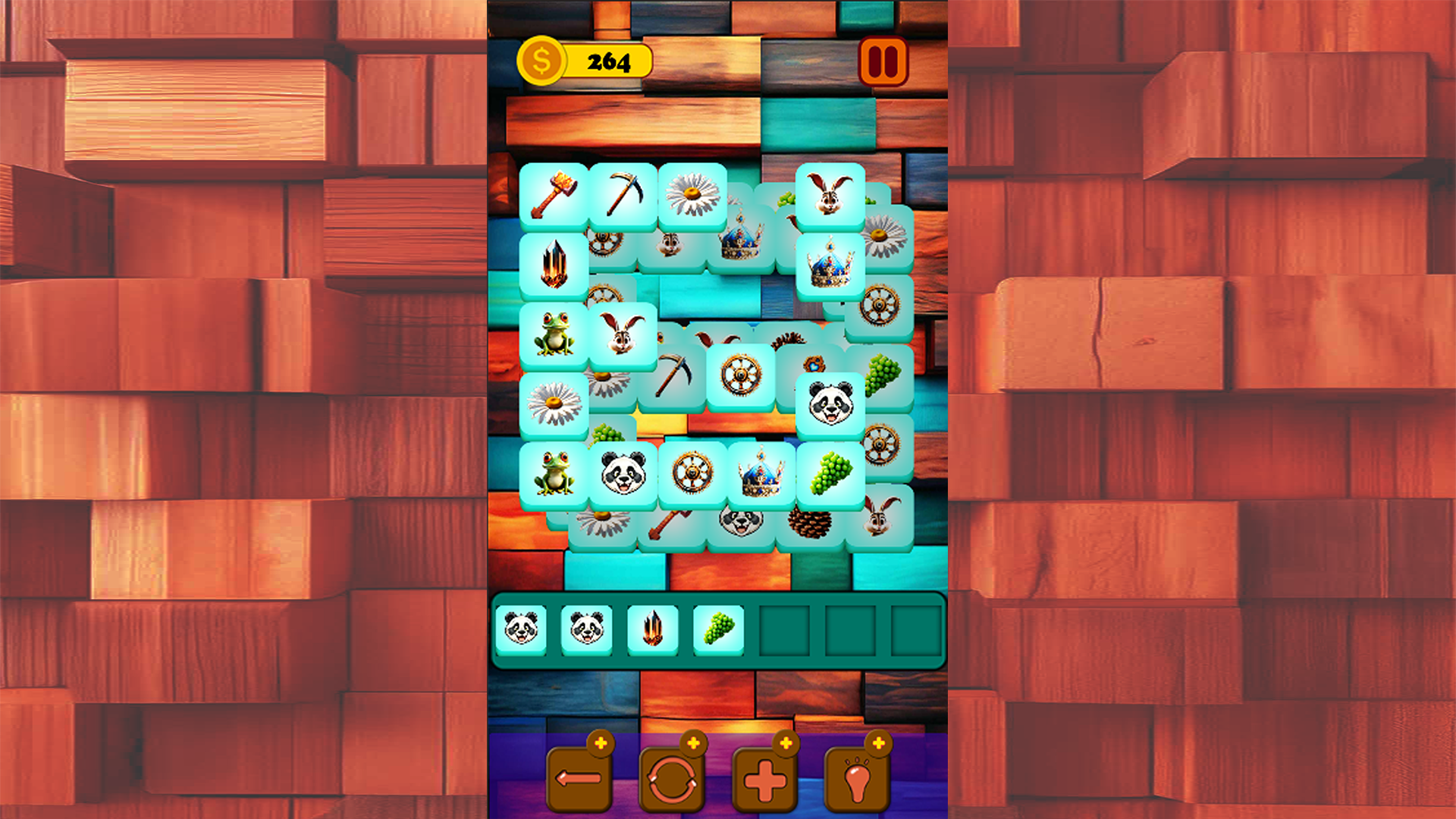Select the rabbit tile at the top right
1456x819 pixels.
point(831,194)
